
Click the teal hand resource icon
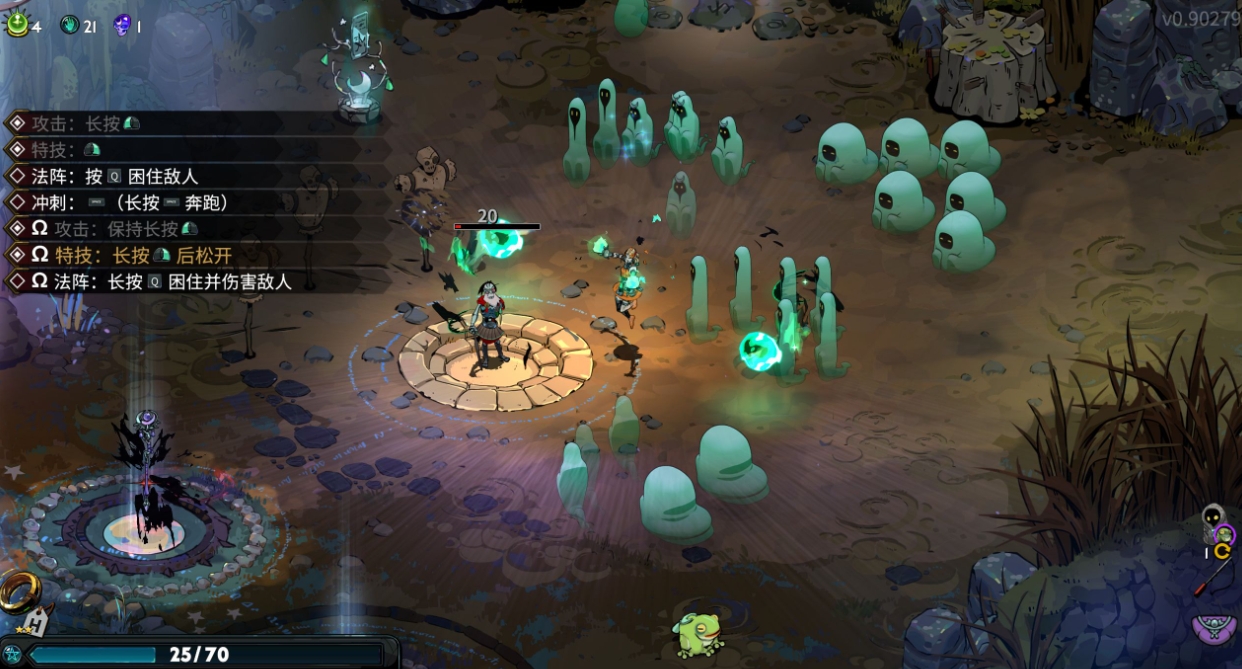pyautogui.click(x=69, y=25)
